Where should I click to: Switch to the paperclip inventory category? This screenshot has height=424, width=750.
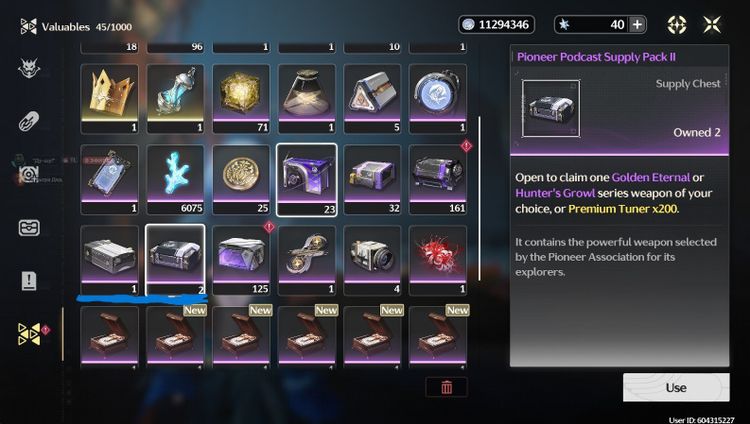click(29, 121)
